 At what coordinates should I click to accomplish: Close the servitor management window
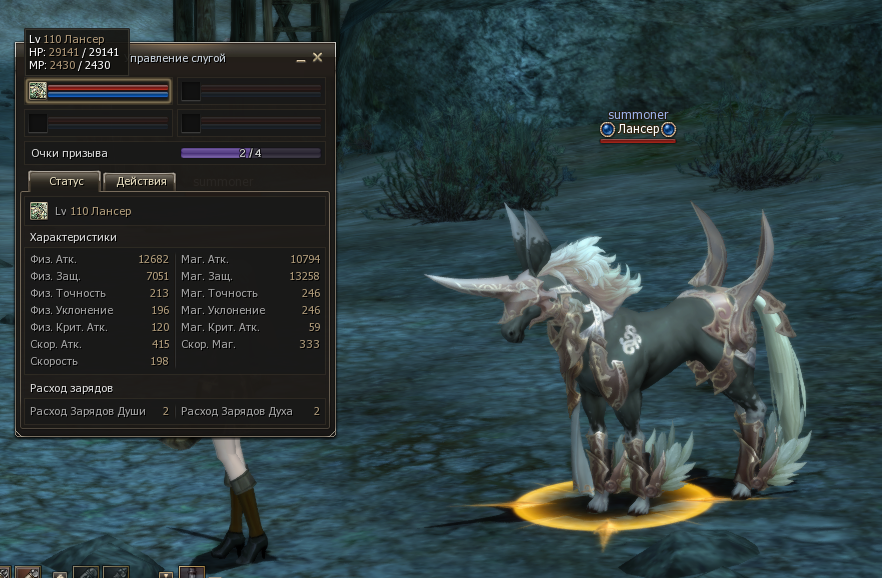pyautogui.click(x=318, y=58)
